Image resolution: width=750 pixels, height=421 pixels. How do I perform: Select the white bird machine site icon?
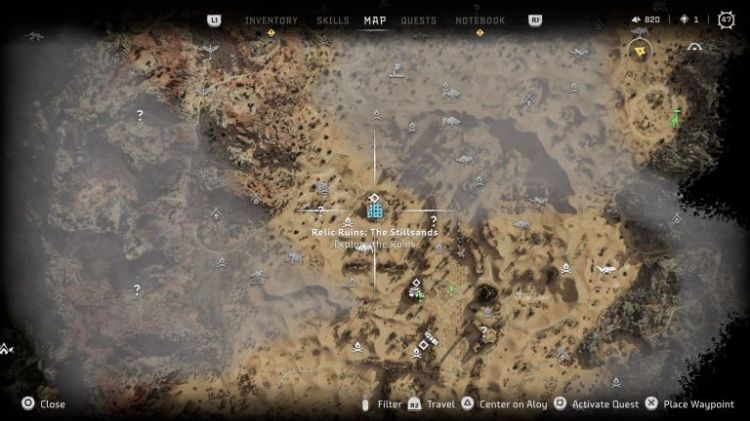tap(606, 268)
